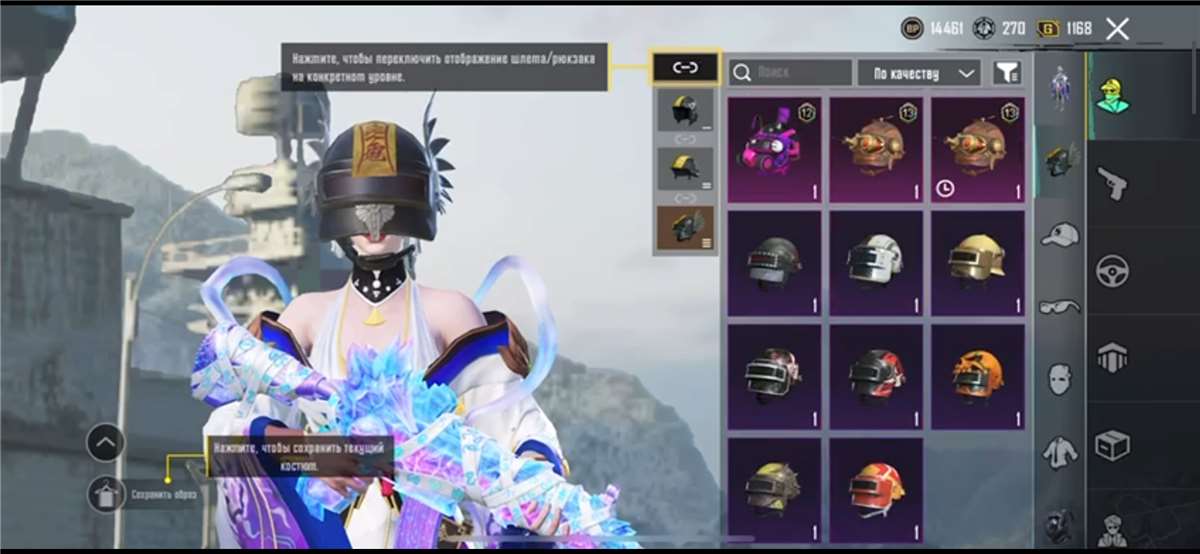Click the search field (Поиск)
Viewport: 1200px width, 554px height.
[x=790, y=72]
